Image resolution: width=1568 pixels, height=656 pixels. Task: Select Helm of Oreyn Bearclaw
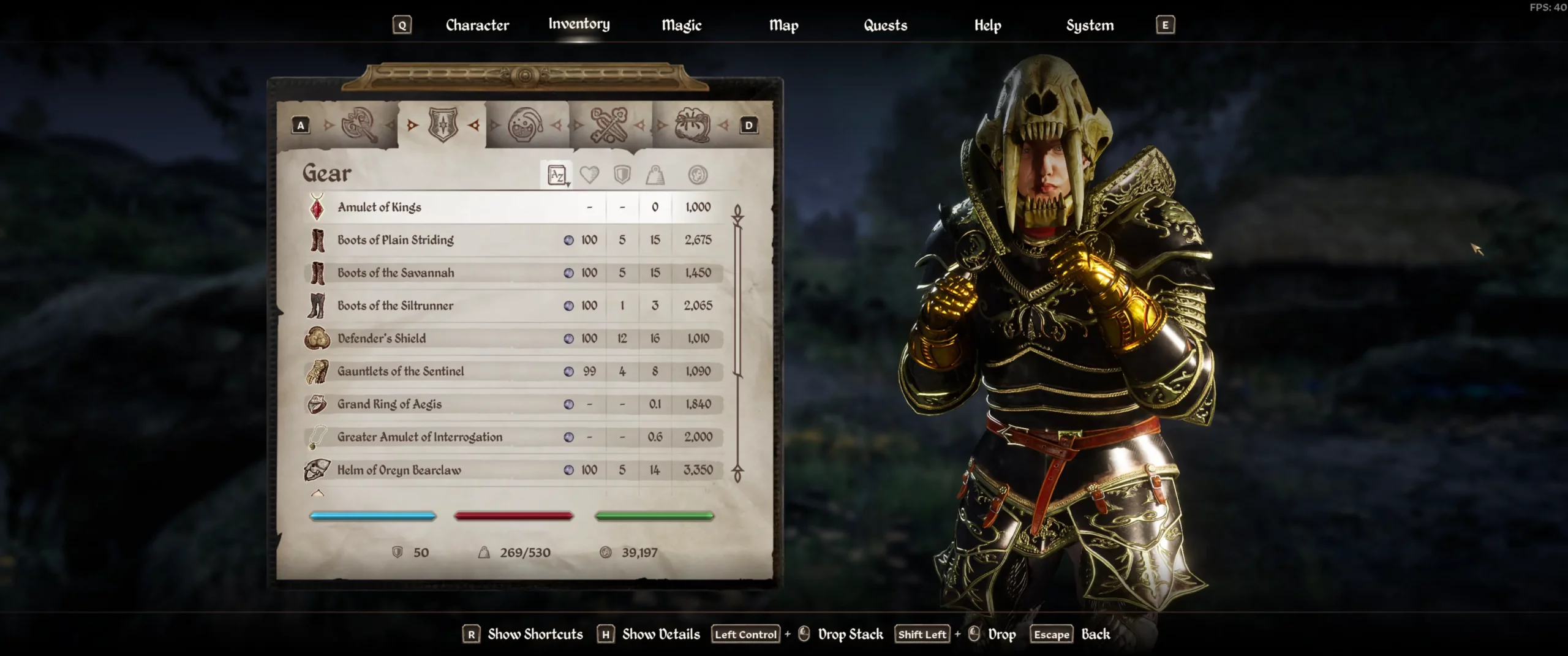399,470
